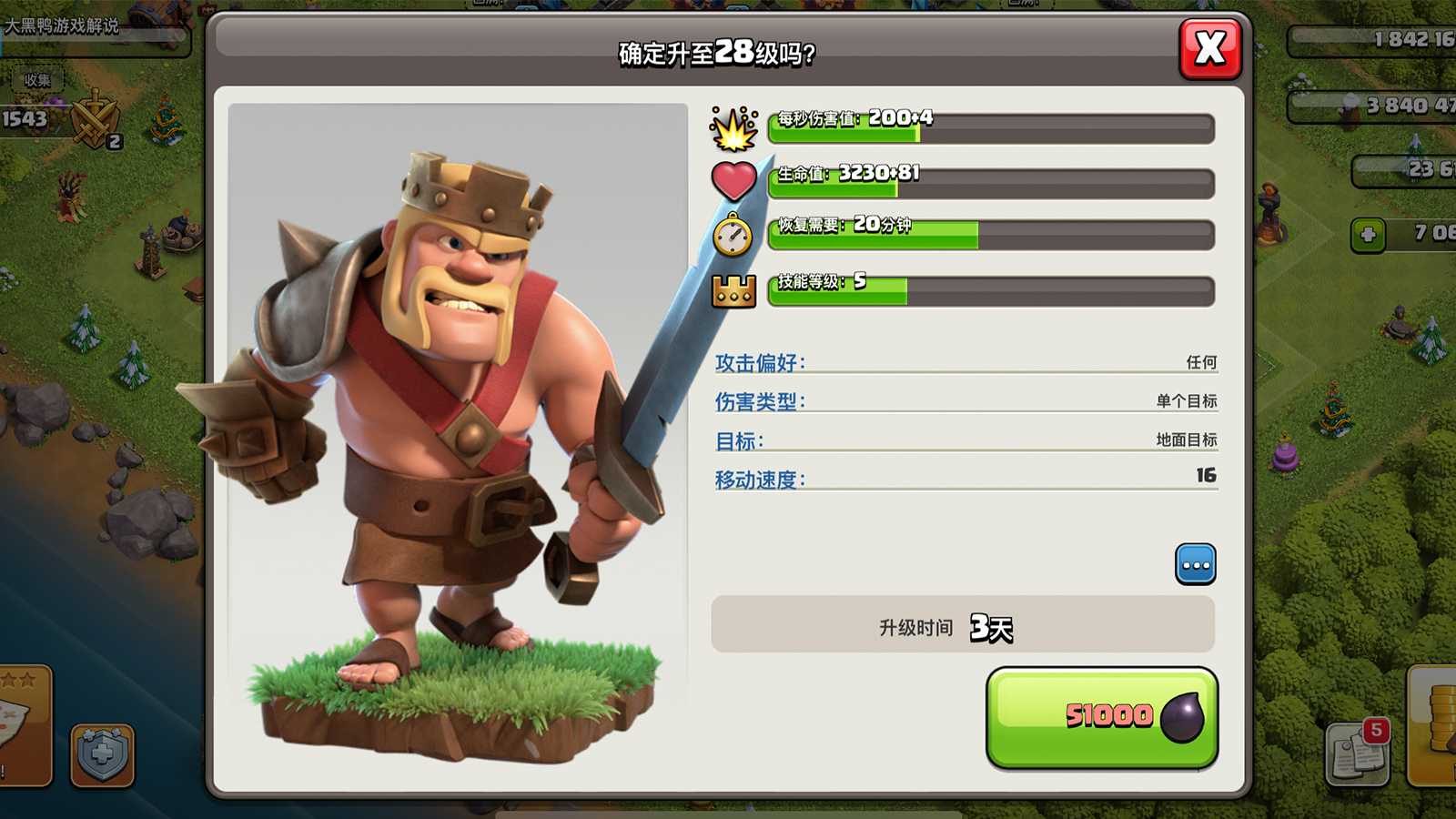Image resolution: width=1456 pixels, height=819 pixels.
Task: Open the notes icon with red 5 badge
Action: 1357,753
